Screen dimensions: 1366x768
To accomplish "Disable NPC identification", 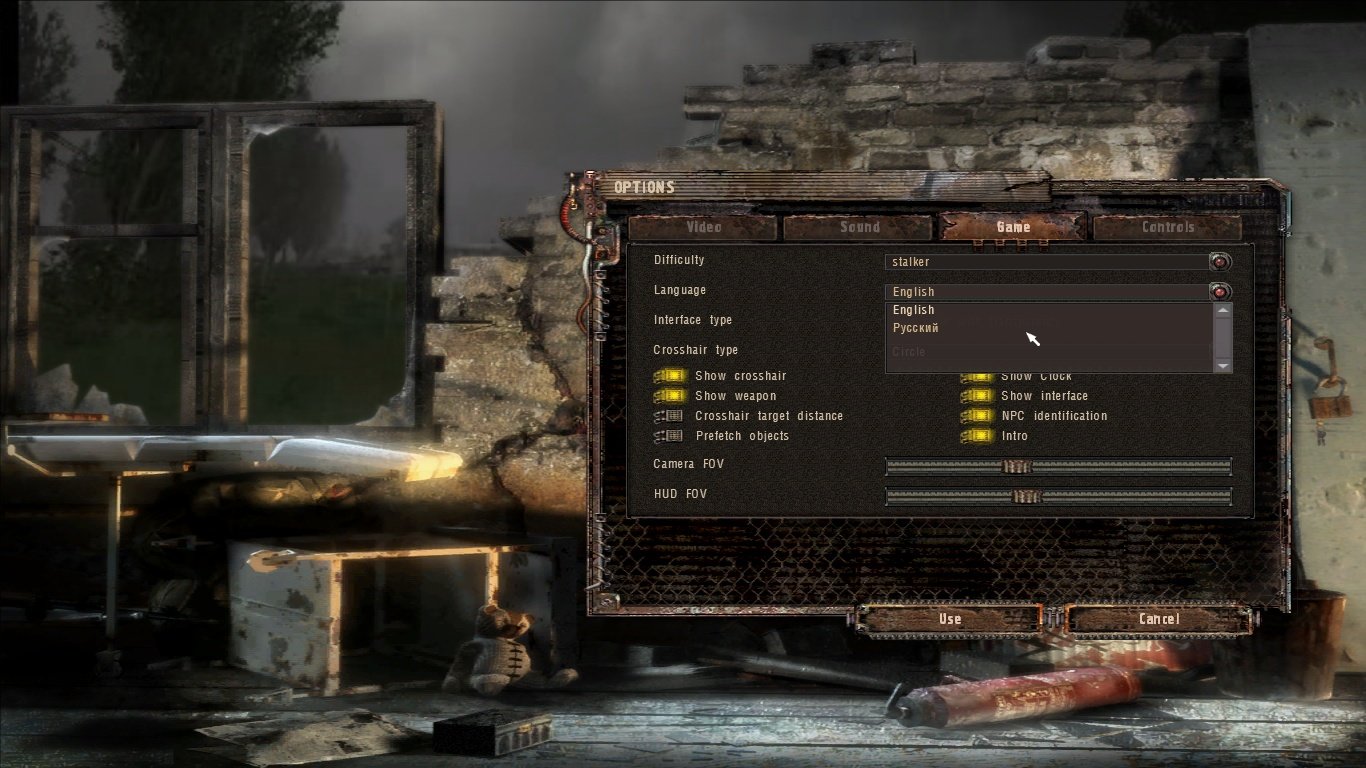I will 976,416.
